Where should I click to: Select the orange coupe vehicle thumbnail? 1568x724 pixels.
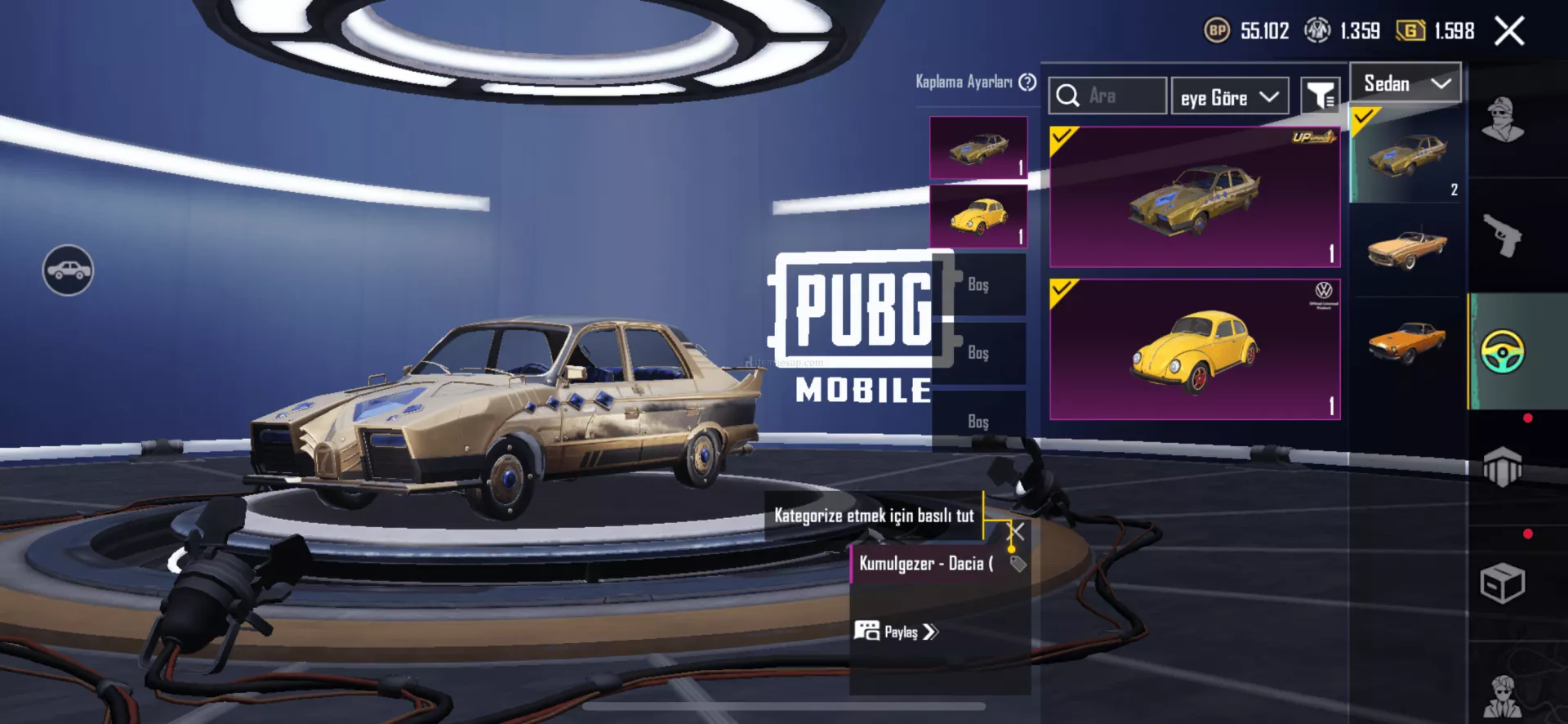pos(1406,342)
